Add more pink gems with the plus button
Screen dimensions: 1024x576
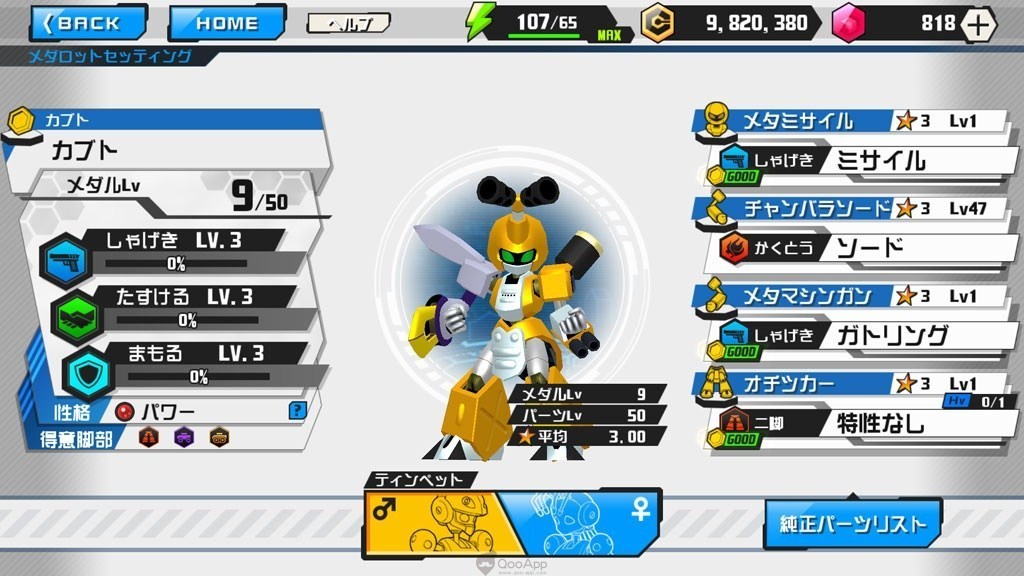tap(978, 24)
